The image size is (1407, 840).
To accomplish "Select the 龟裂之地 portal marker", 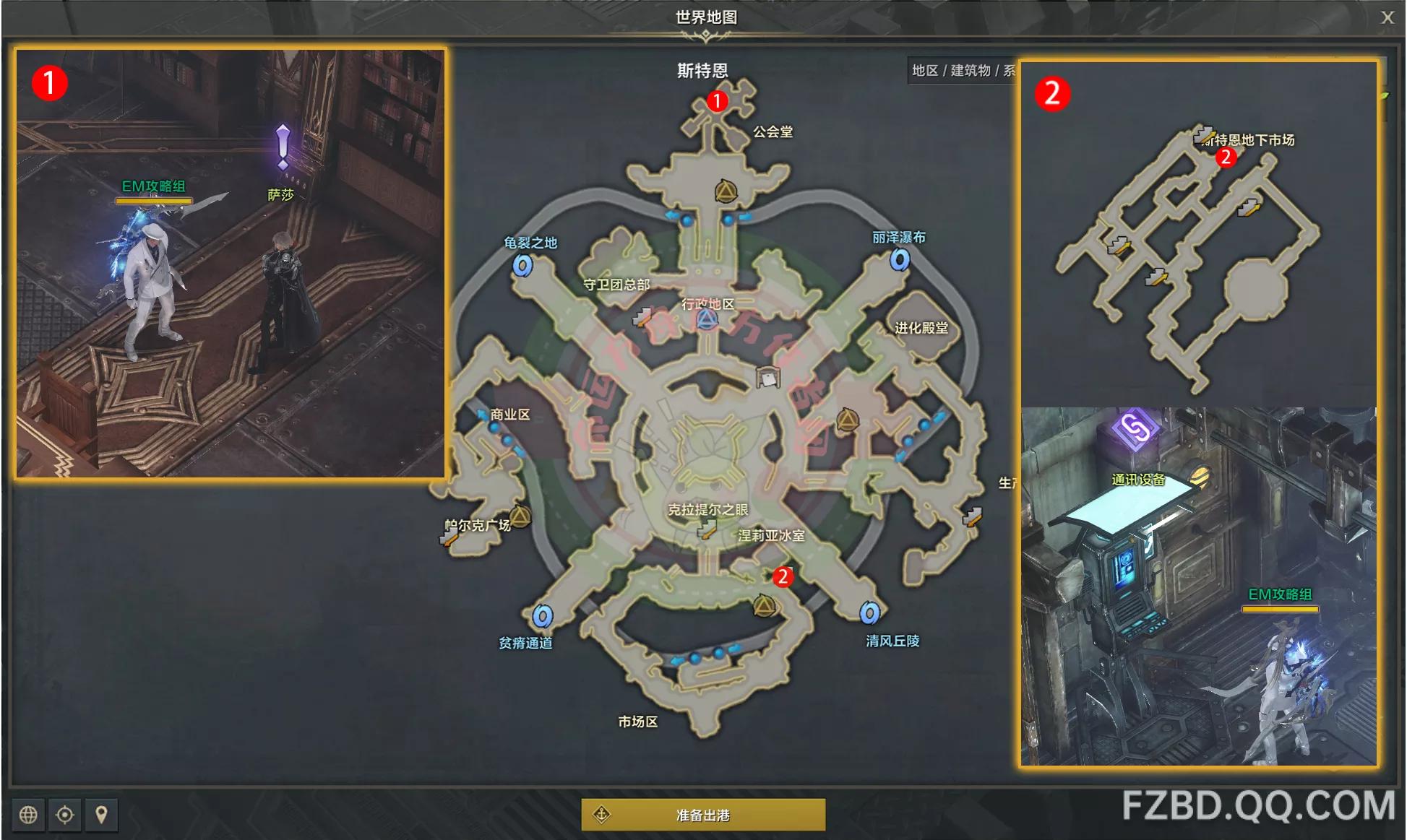I will [x=522, y=266].
